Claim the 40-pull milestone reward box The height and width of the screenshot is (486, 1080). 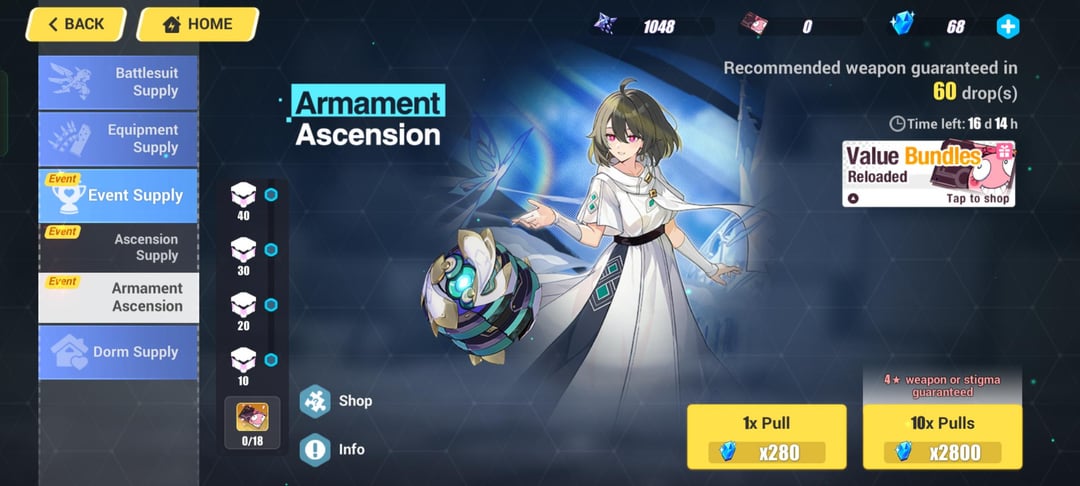coord(244,195)
